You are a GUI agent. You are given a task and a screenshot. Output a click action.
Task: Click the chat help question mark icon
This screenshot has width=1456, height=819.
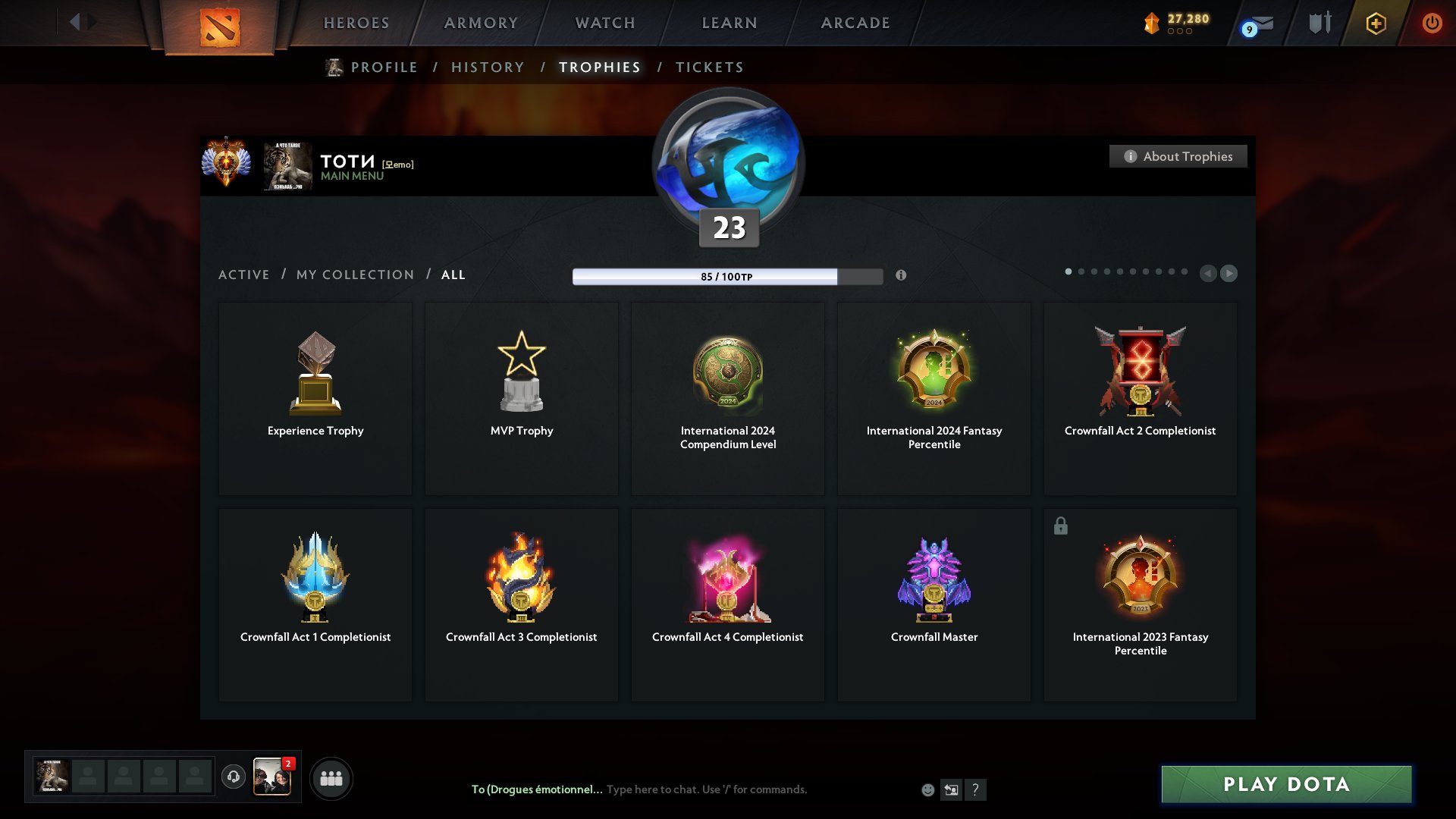[976, 789]
